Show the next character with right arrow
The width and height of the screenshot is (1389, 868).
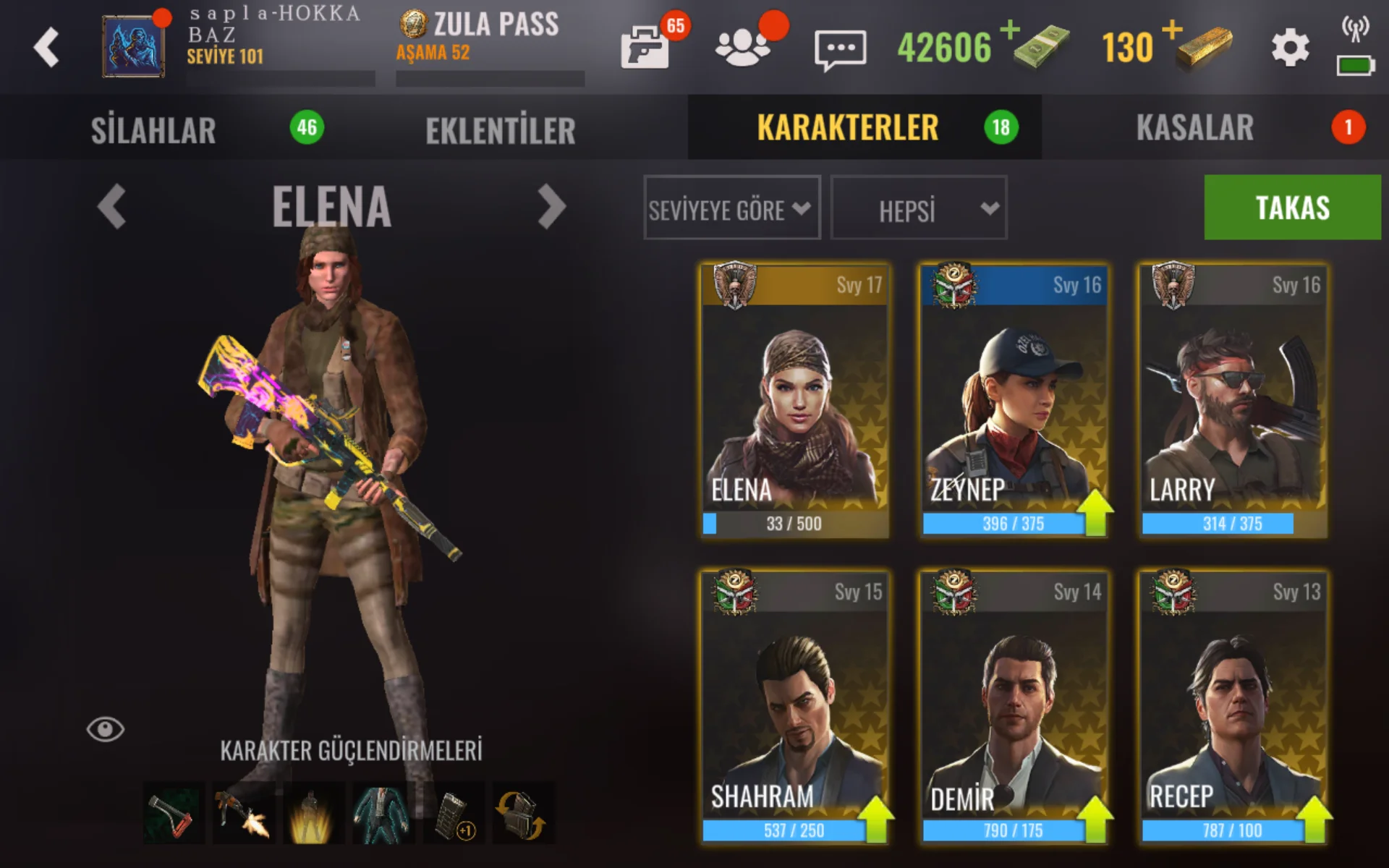tap(551, 207)
